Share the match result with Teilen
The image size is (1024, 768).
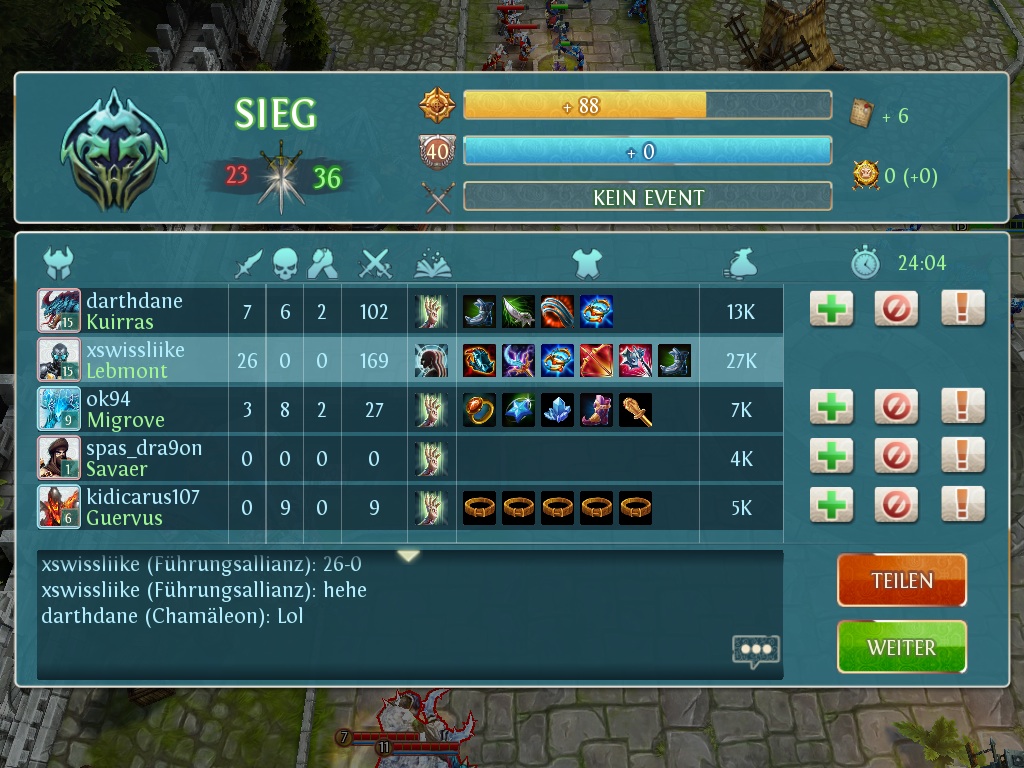(x=901, y=581)
